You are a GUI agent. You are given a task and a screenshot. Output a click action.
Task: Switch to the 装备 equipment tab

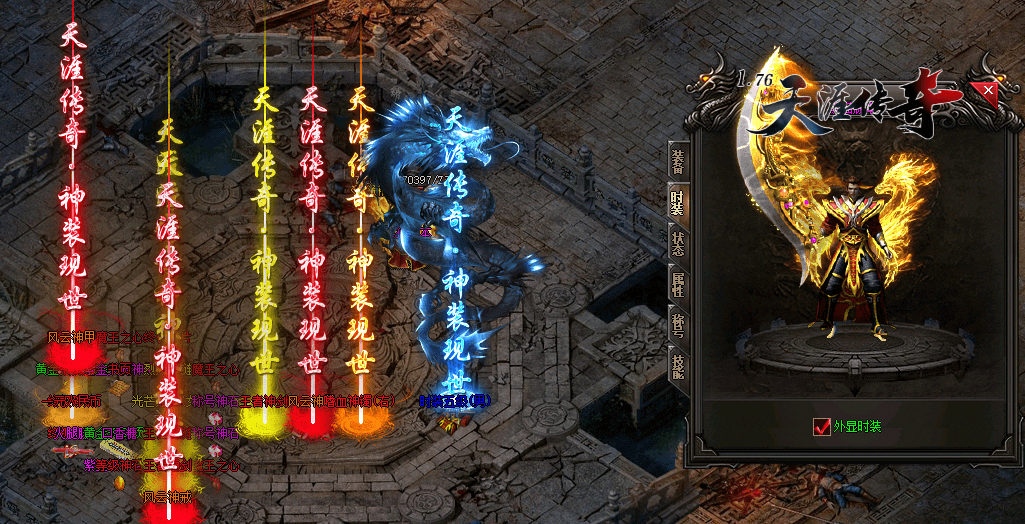pos(678,159)
